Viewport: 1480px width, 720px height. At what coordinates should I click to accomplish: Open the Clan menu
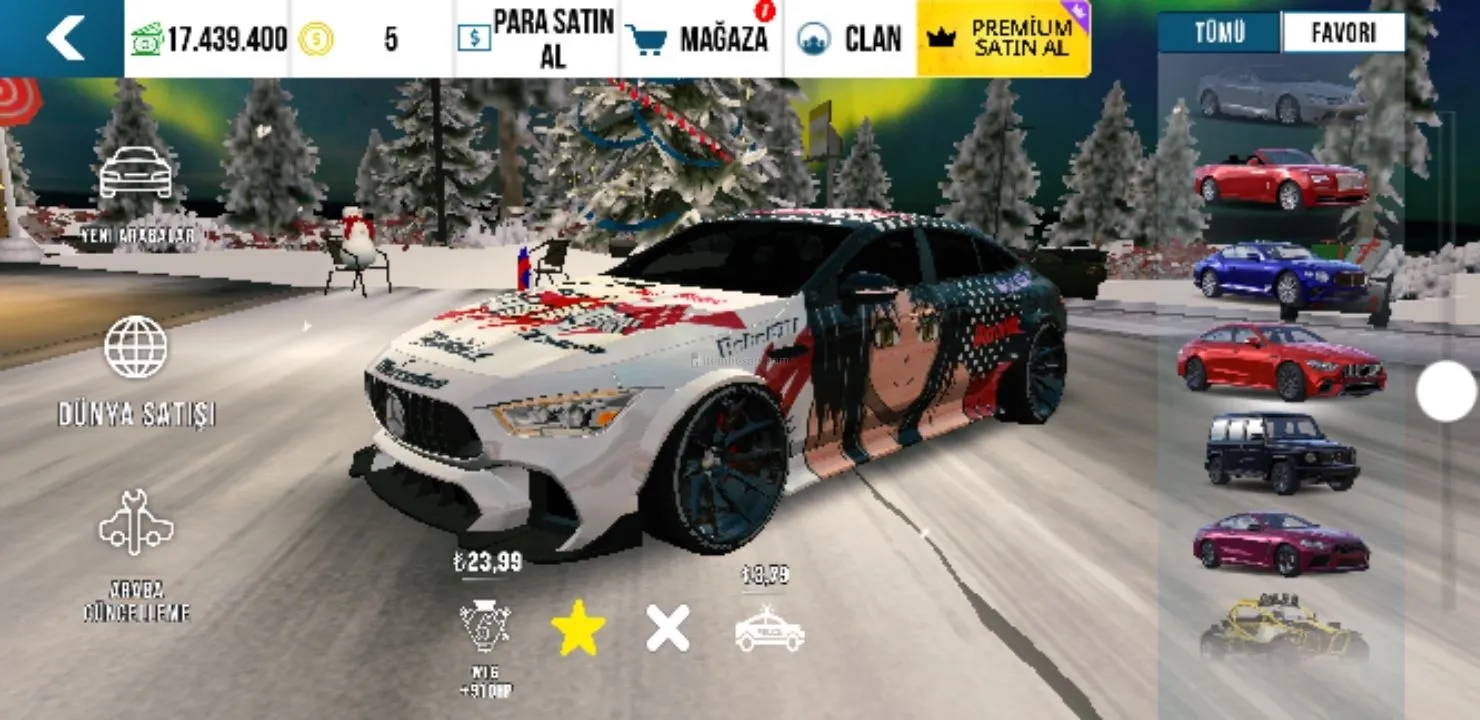coord(850,38)
